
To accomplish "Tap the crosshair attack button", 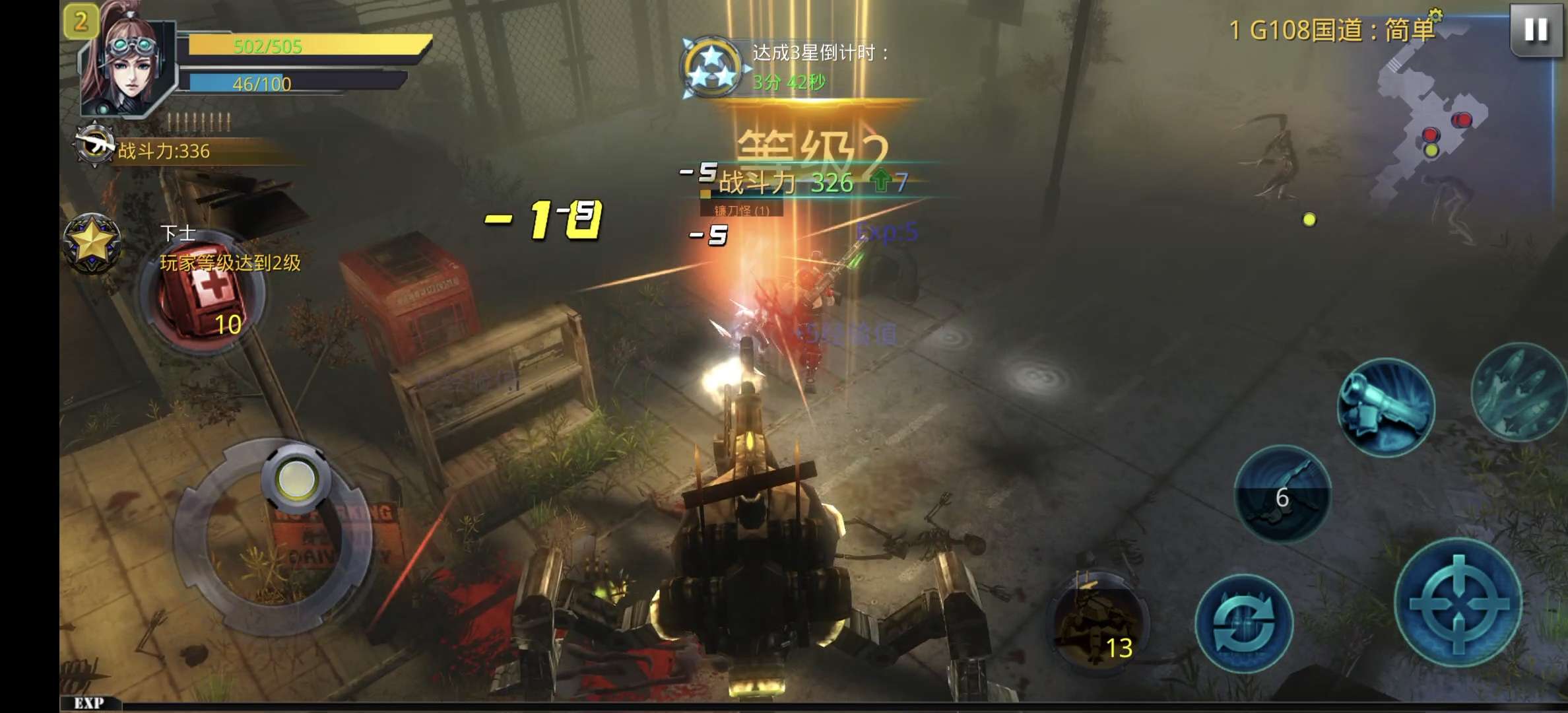I will point(1458,602).
